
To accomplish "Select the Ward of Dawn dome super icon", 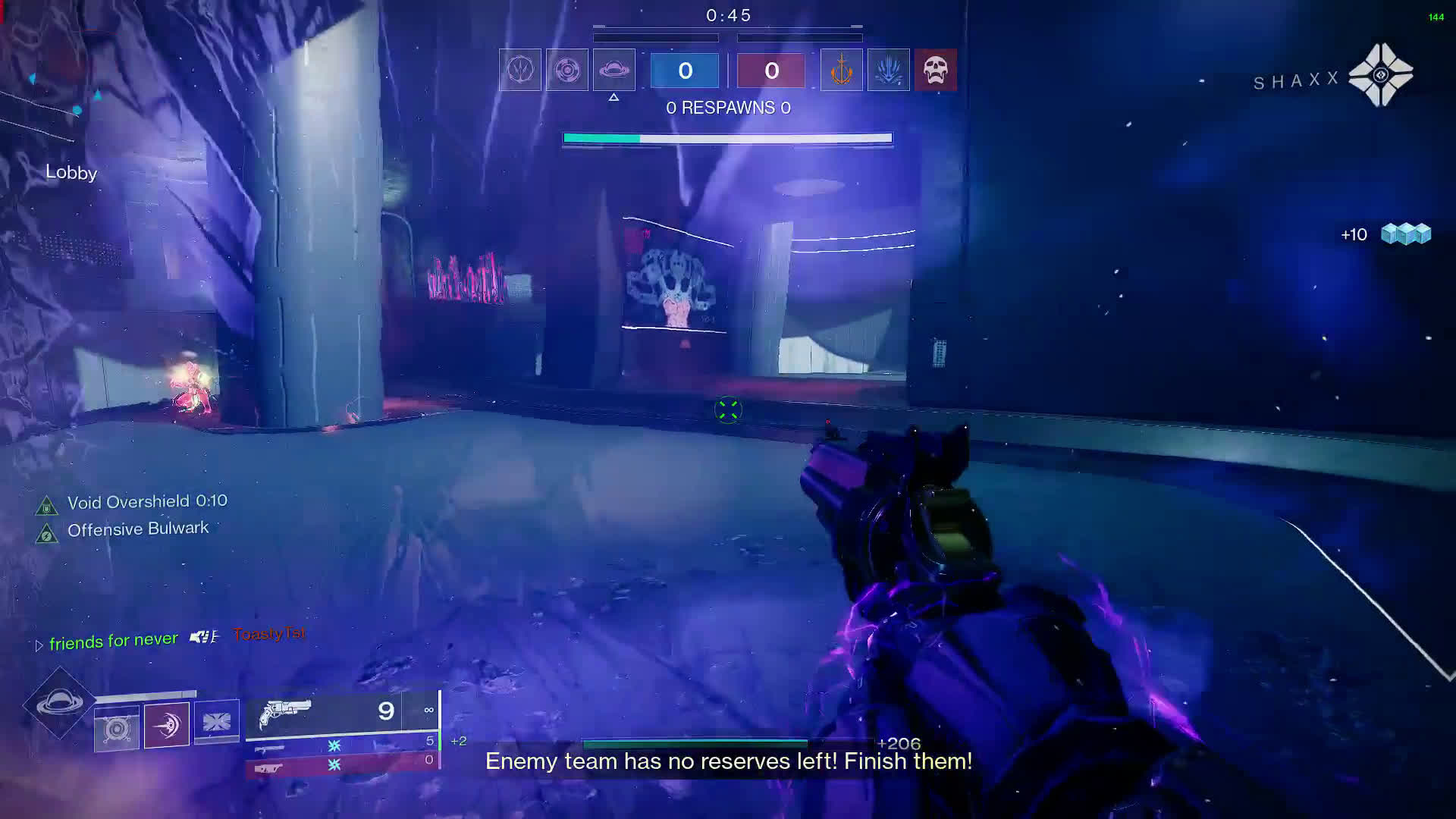I will pyautogui.click(x=59, y=704).
